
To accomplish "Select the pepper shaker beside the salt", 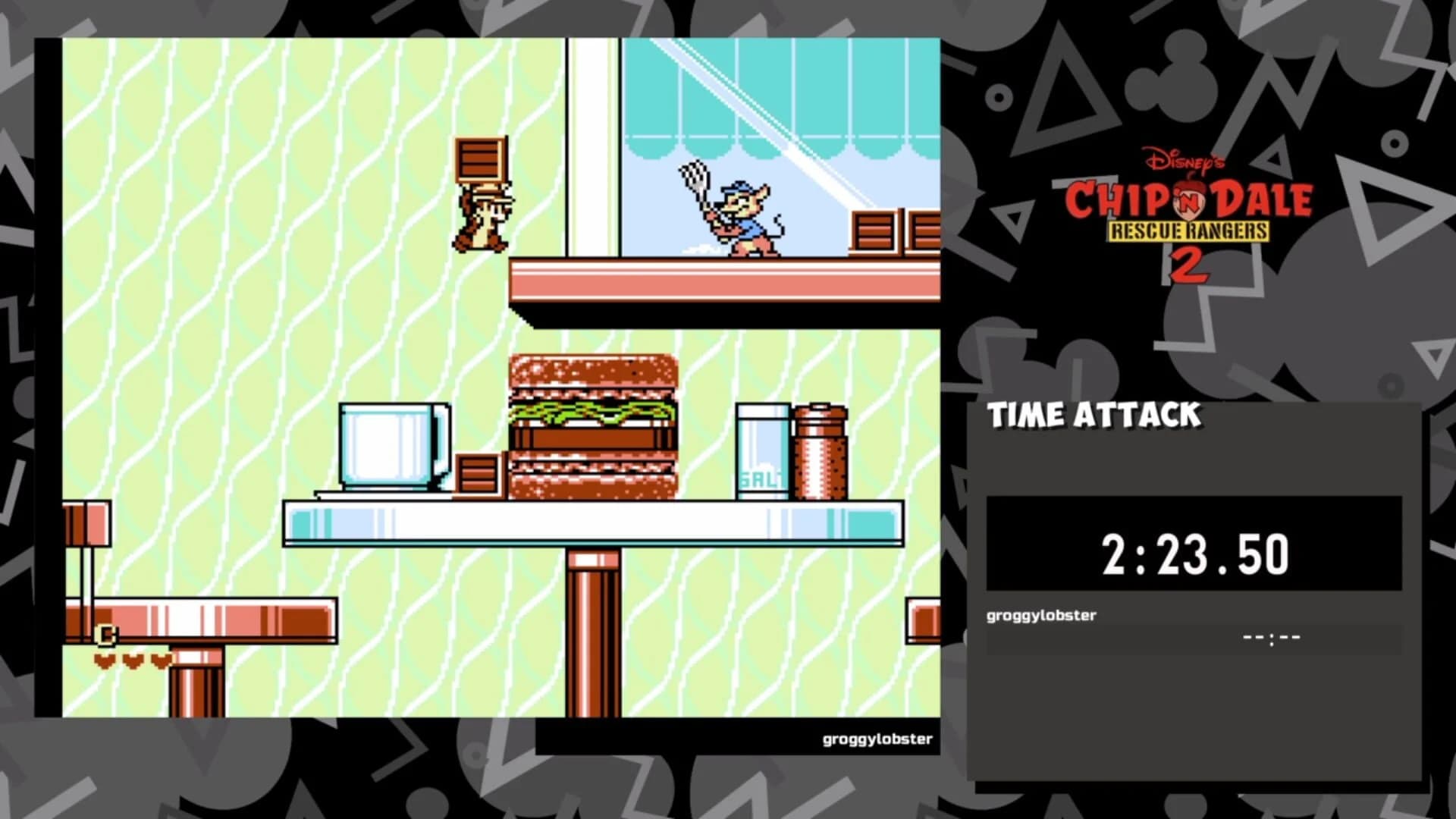I will (821, 451).
